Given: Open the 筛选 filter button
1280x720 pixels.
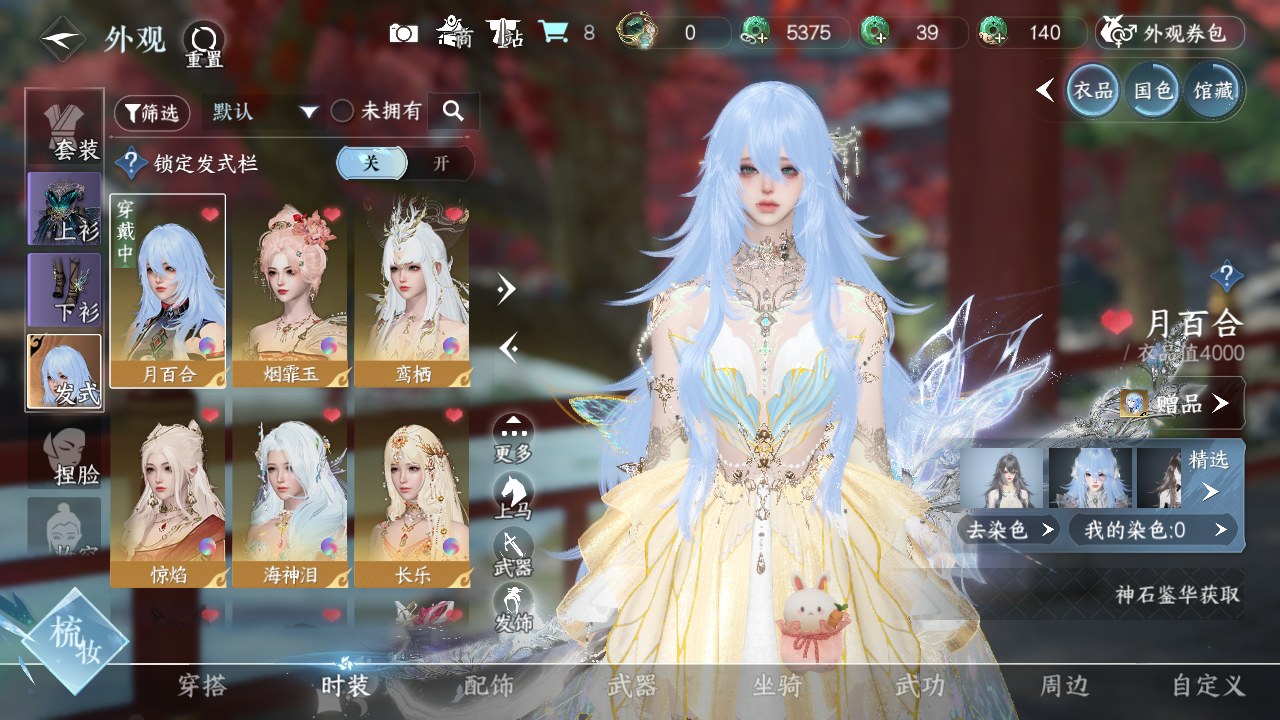Looking at the screenshot, I should [152, 113].
